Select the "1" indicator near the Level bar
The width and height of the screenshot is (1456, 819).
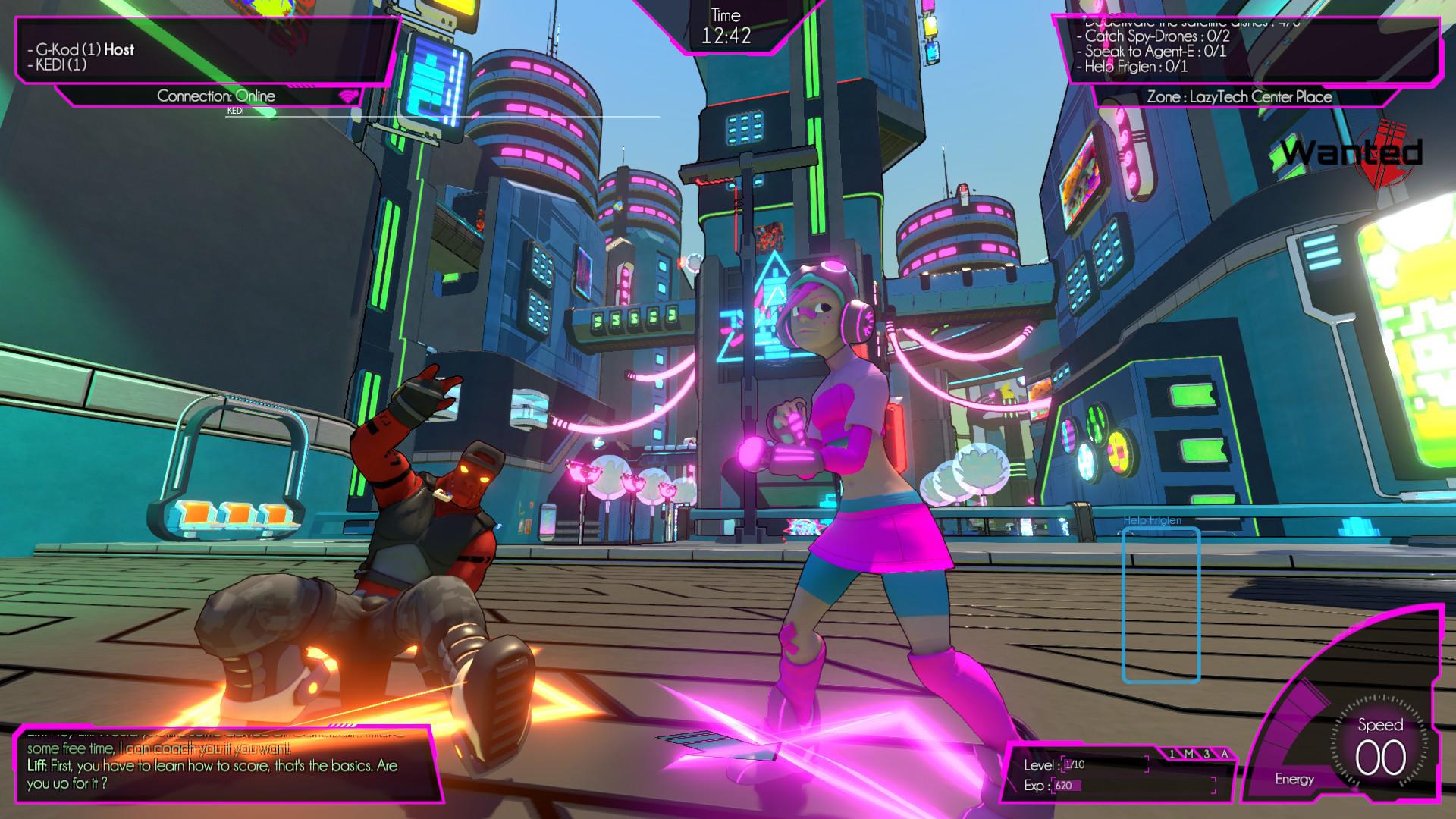(x=1172, y=755)
